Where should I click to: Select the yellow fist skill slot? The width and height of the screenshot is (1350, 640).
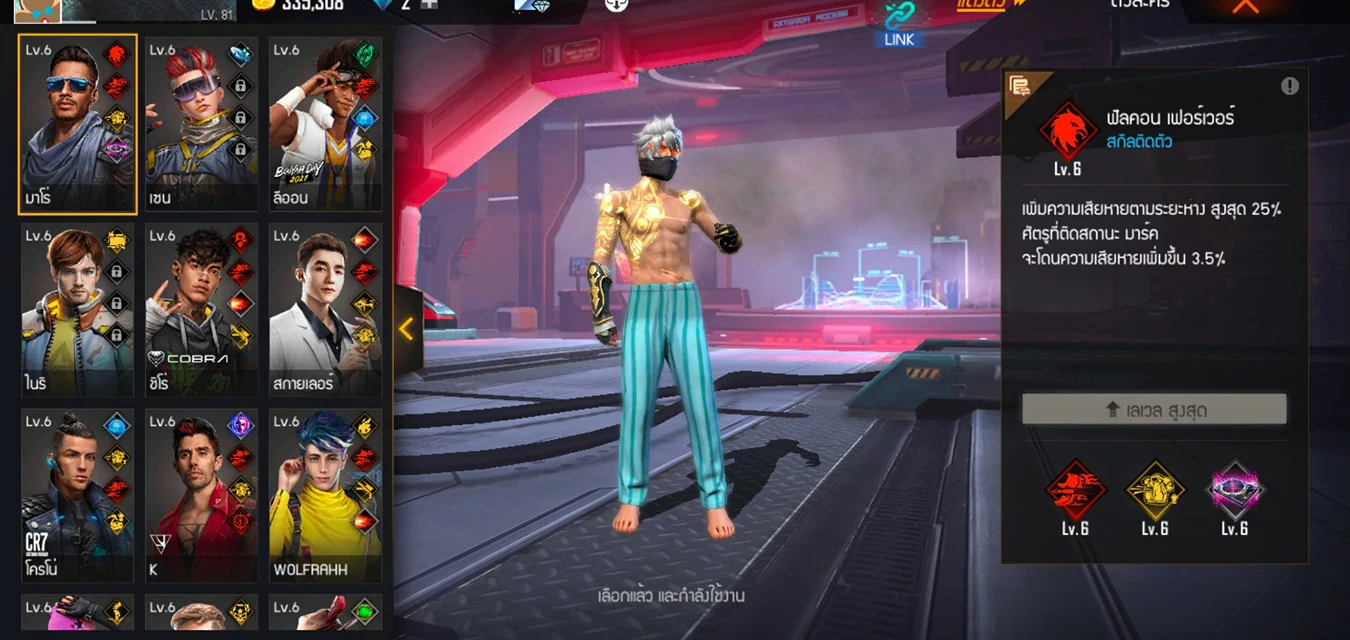[x=1155, y=490]
